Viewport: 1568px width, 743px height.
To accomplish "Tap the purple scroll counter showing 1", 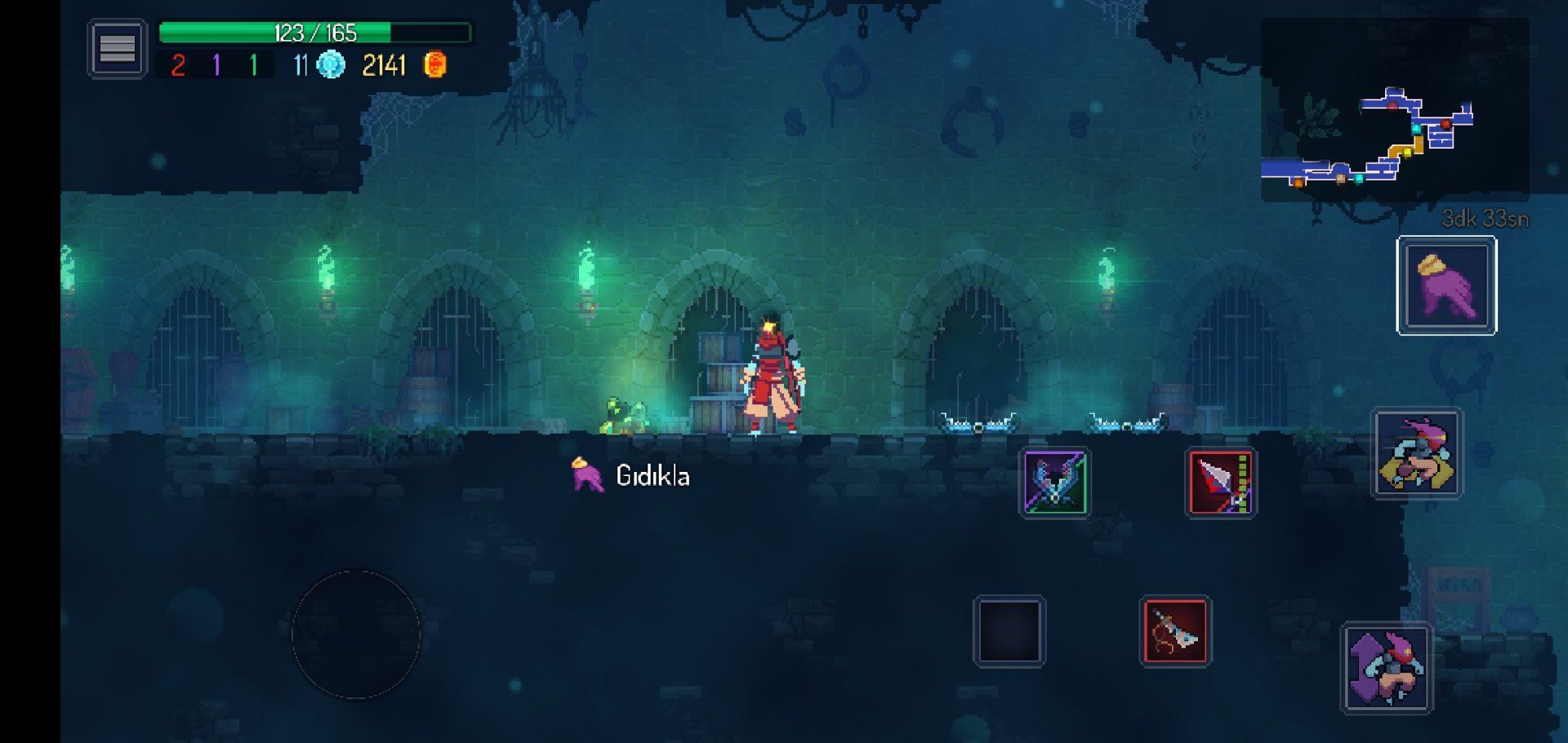I will (x=216, y=64).
